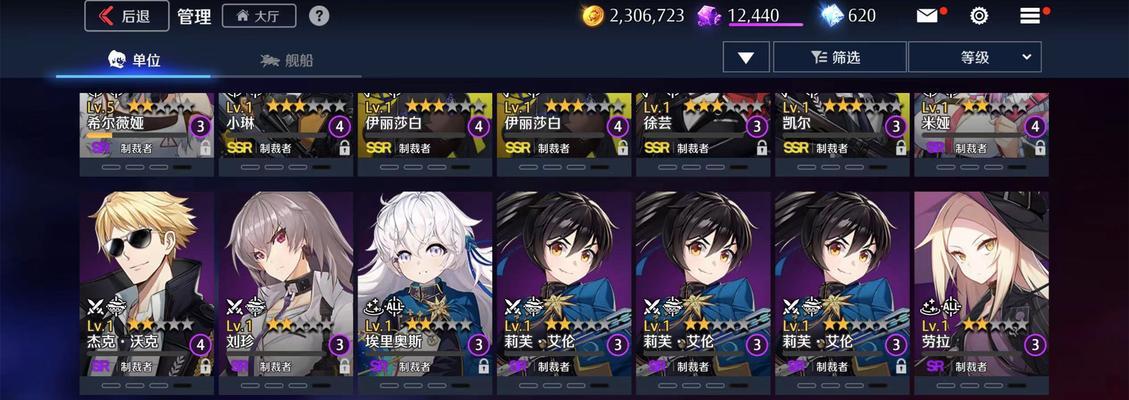Switch to the 舰船 ships tab
This screenshot has height=400, width=1129.
coord(286,60)
